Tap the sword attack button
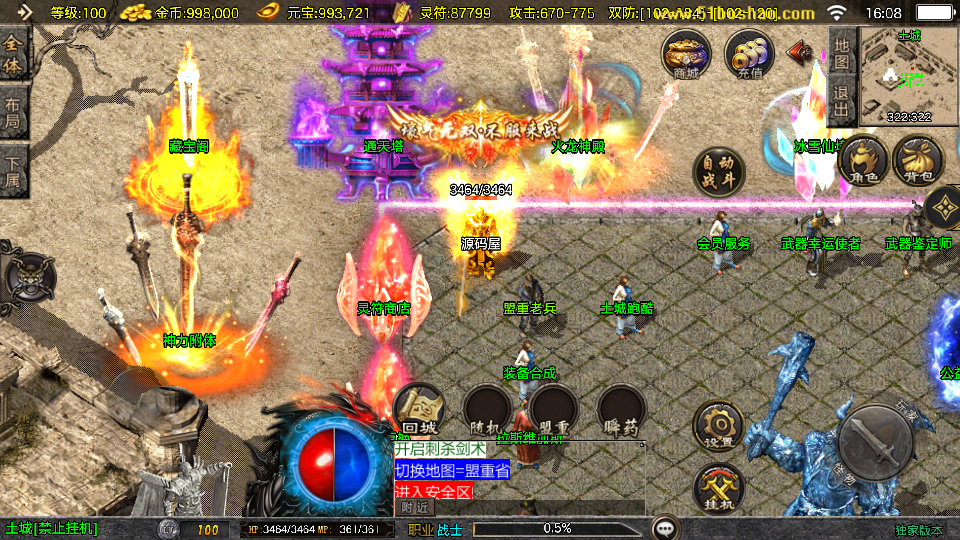960x540 pixels. click(x=875, y=441)
